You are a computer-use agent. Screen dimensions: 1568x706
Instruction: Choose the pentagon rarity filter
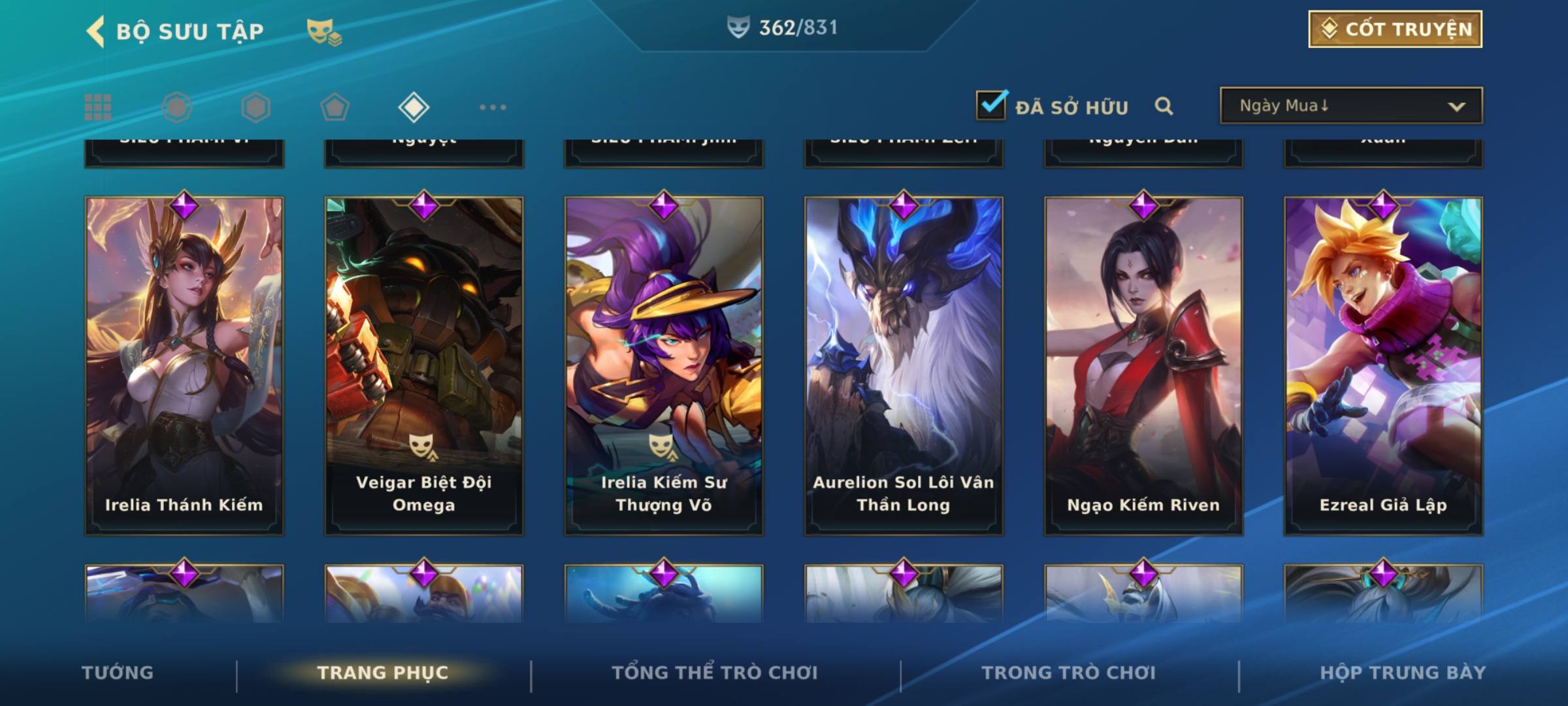click(x=335, y=107)
